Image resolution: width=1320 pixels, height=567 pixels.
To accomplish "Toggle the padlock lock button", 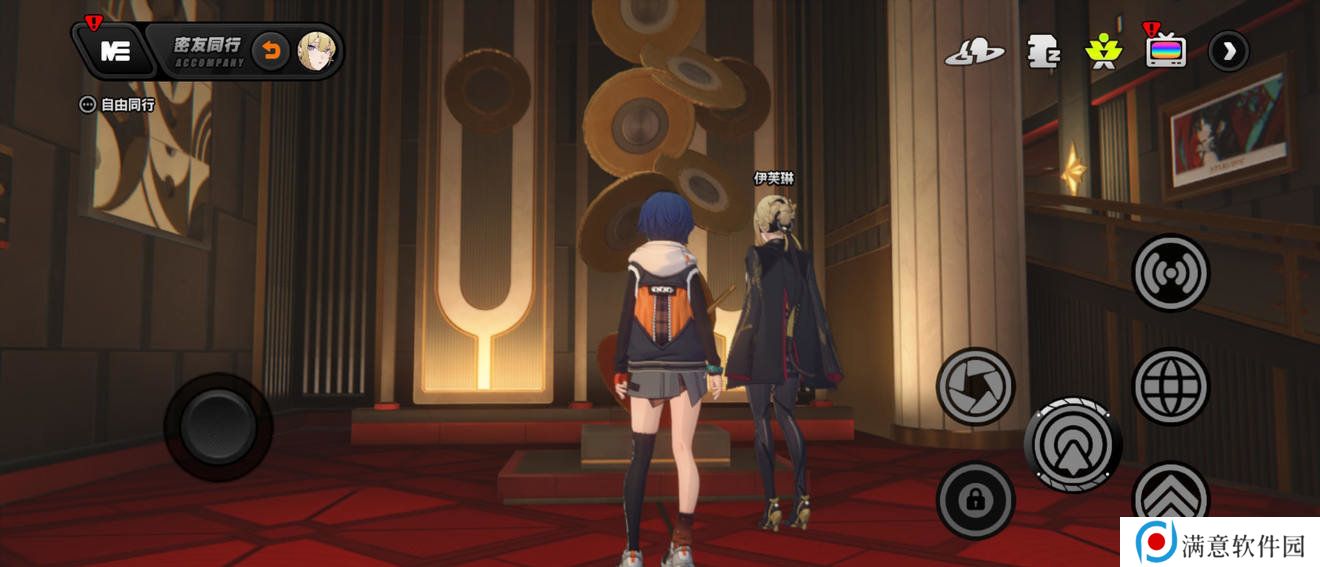I will point(975,500).
